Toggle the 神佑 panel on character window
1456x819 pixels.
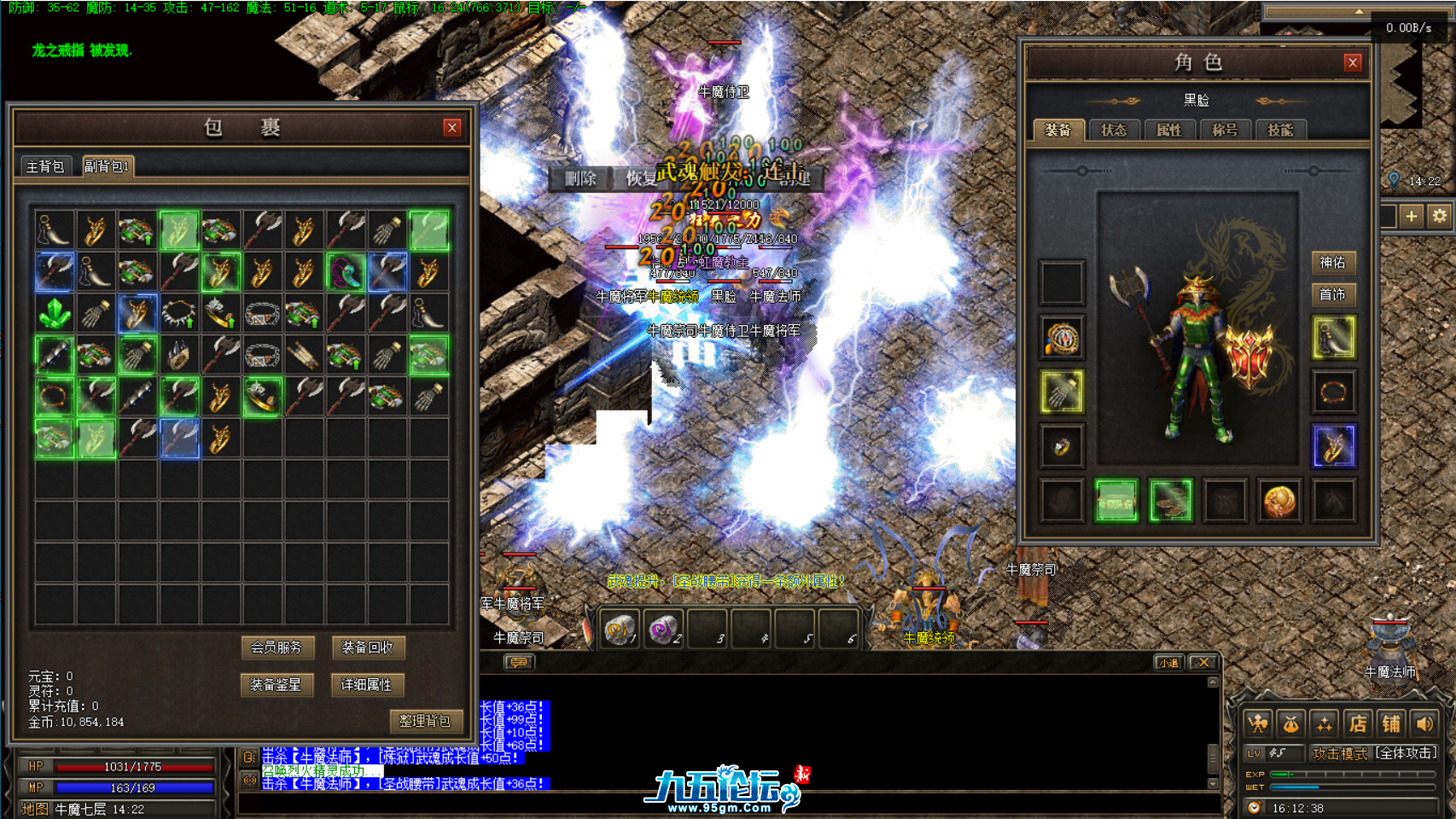coord(1334,263)
